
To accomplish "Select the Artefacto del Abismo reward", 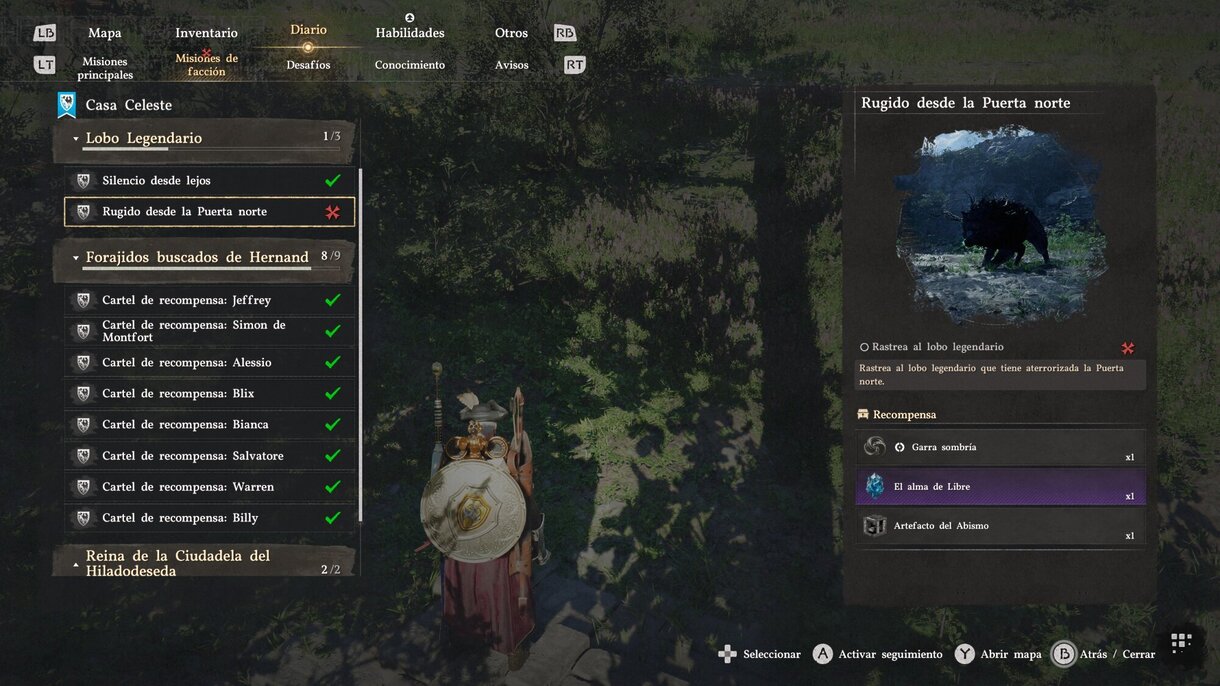I will [x=1000, y=526].
